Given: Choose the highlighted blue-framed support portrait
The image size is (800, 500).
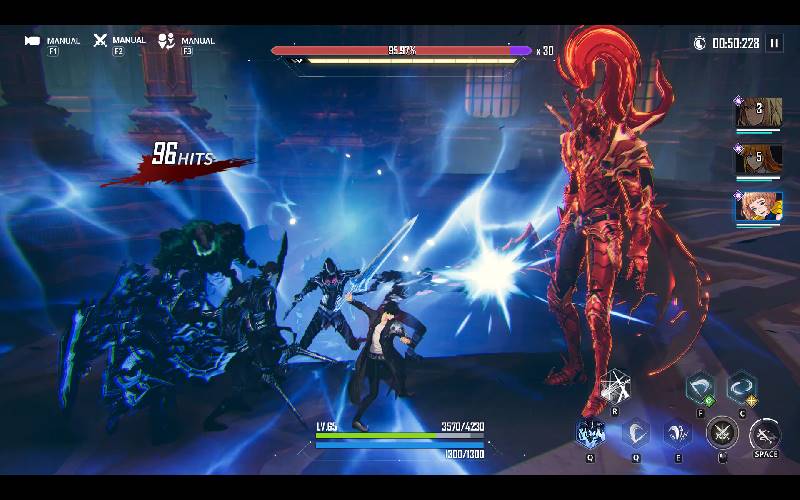Looking at the screenshot, I should point(759,206).
